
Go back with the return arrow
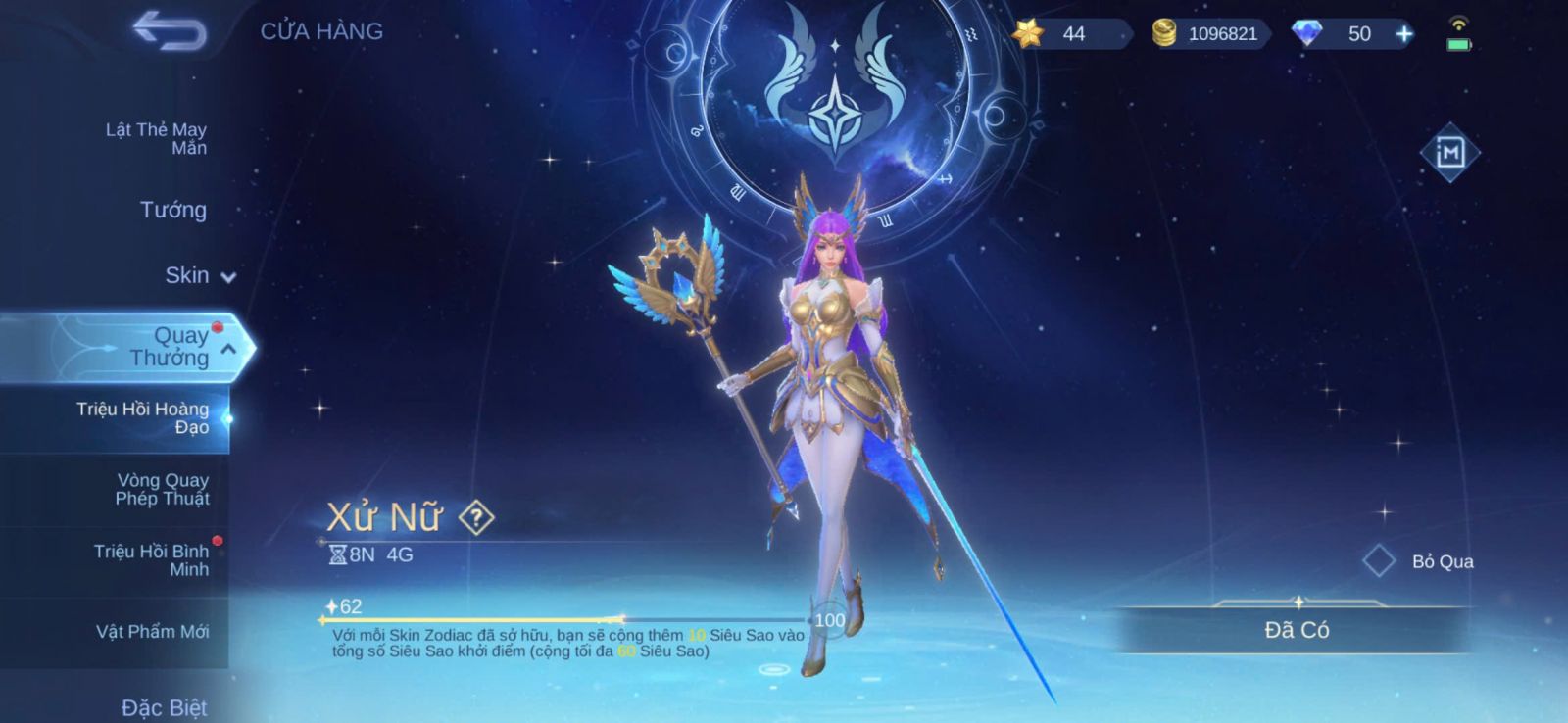point(170,31)
